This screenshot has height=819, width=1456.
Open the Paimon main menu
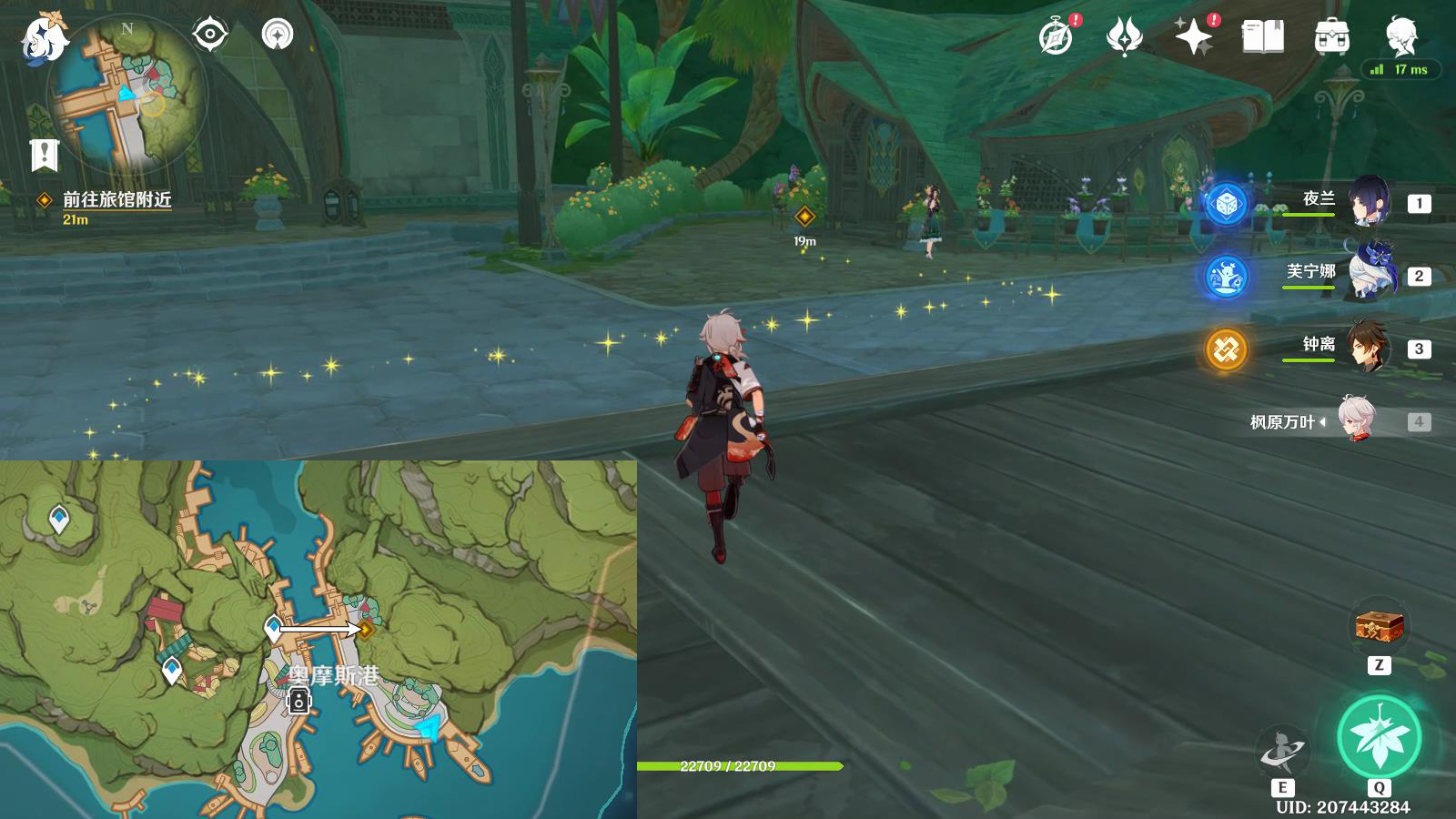tap(44, 38)
